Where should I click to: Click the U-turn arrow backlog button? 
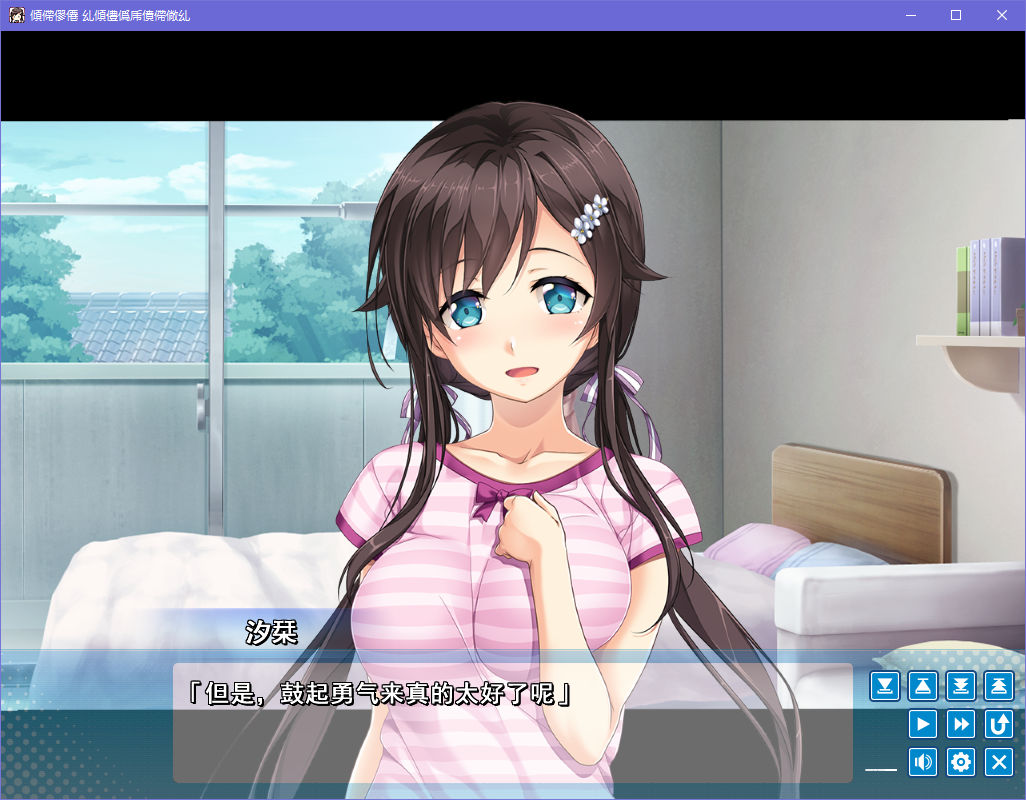(999, 724)
